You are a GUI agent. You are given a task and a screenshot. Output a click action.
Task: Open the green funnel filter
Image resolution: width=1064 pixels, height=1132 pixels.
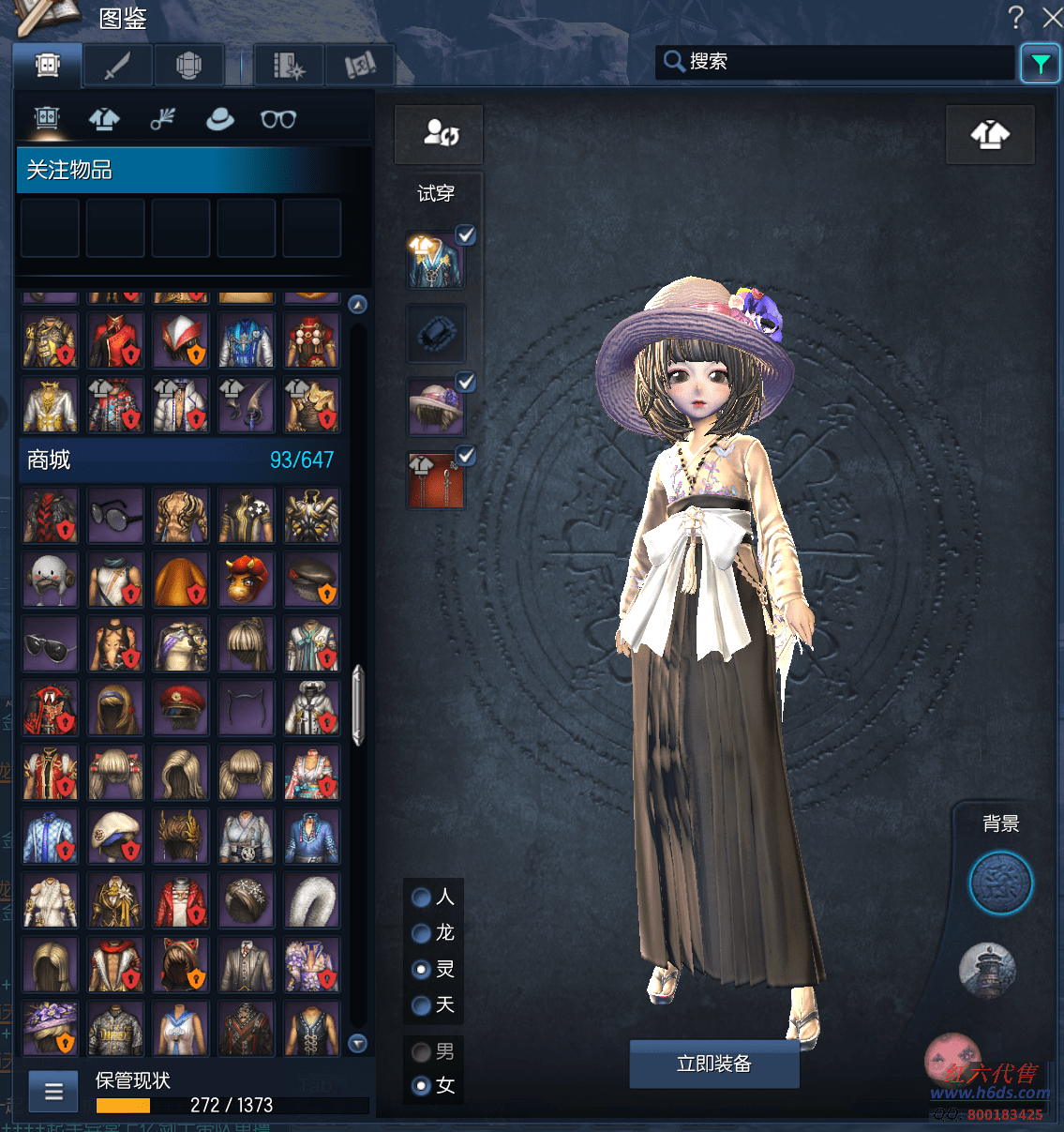(1040, 64)
